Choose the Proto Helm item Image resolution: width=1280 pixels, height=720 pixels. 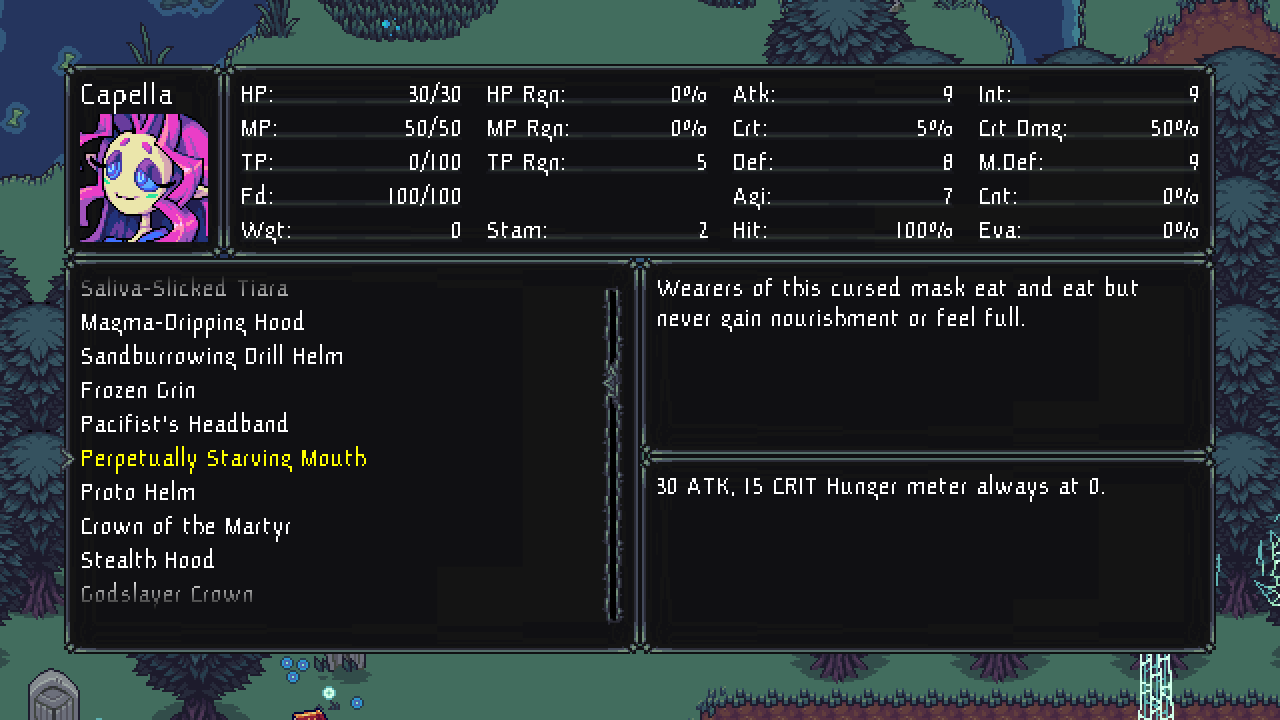pyautogui.click(x=138, y=493)
